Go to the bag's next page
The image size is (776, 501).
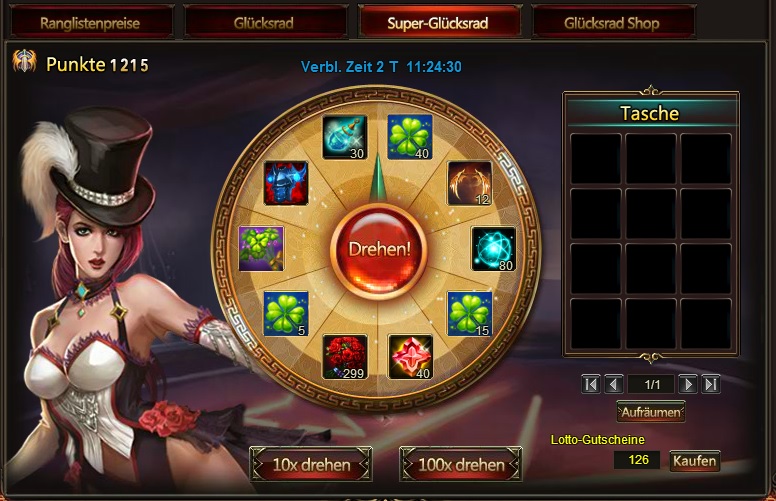687,384
